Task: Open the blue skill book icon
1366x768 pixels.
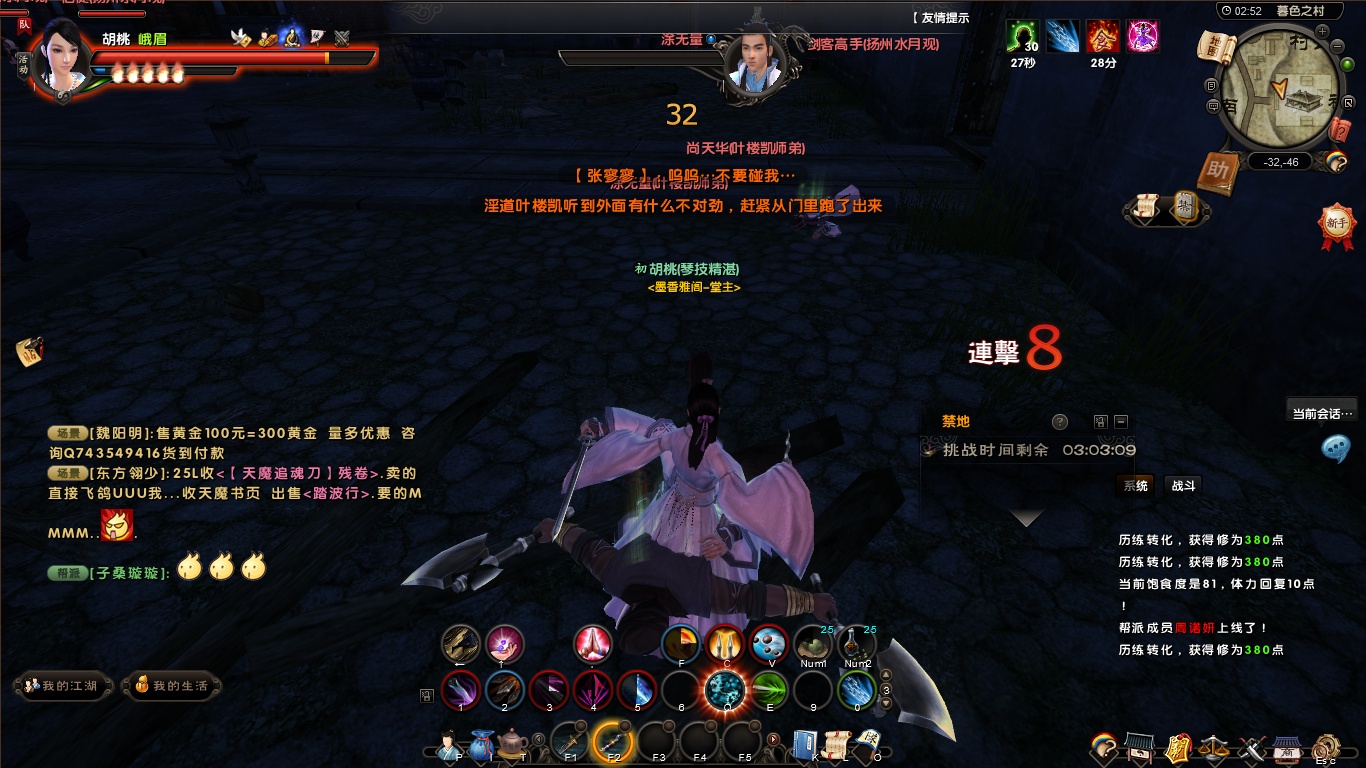Action: [x=806, y=744]
